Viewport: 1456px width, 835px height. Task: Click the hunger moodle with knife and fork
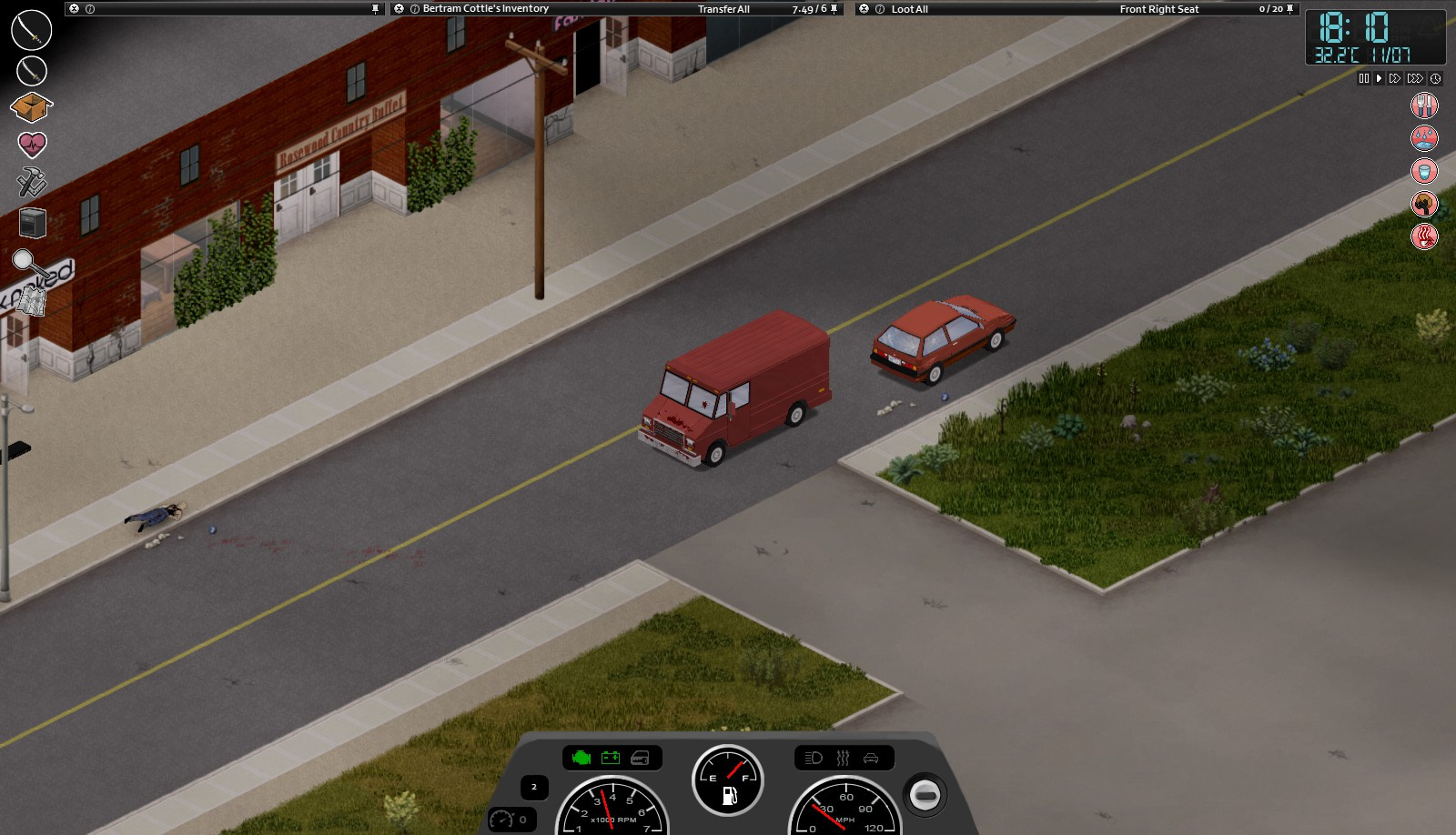pyautogui.click(x=1424, y=106)
